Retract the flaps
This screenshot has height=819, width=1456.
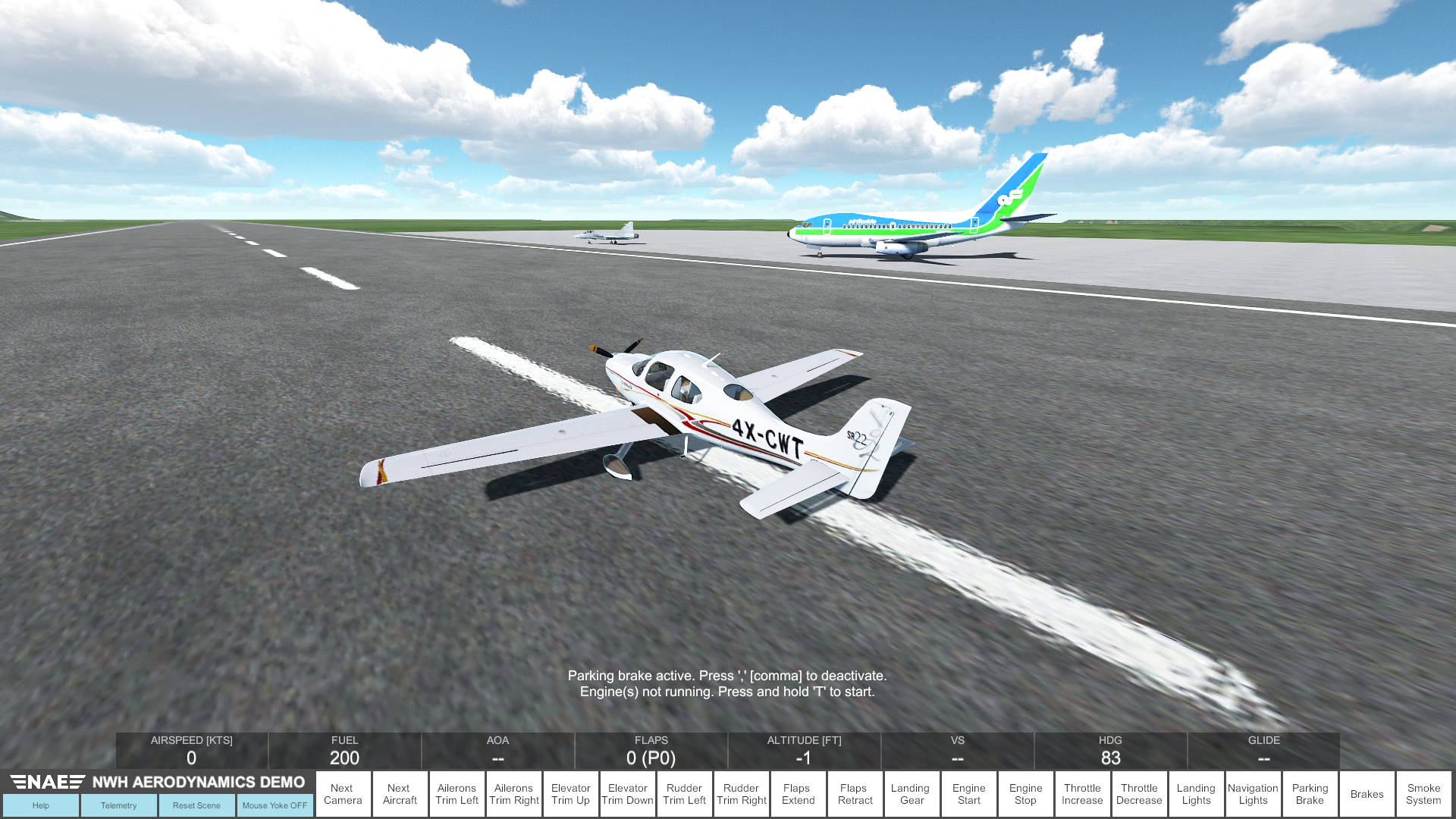coord(855,793)
